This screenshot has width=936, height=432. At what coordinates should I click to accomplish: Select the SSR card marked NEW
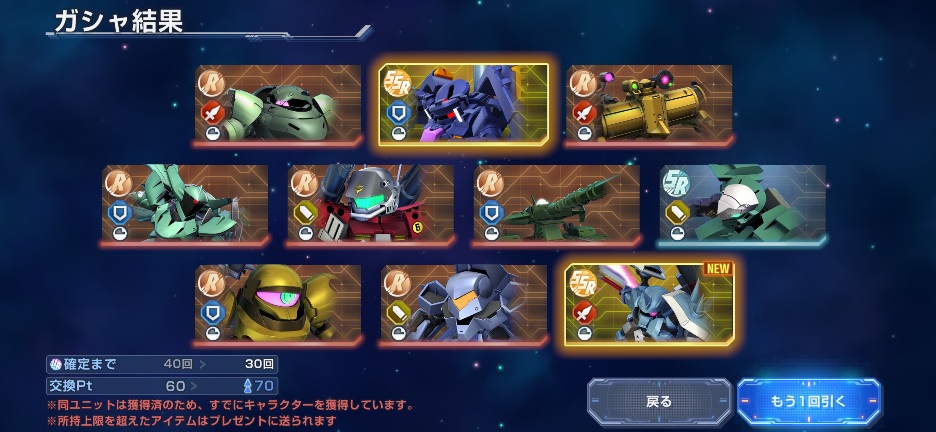[650, 303]
